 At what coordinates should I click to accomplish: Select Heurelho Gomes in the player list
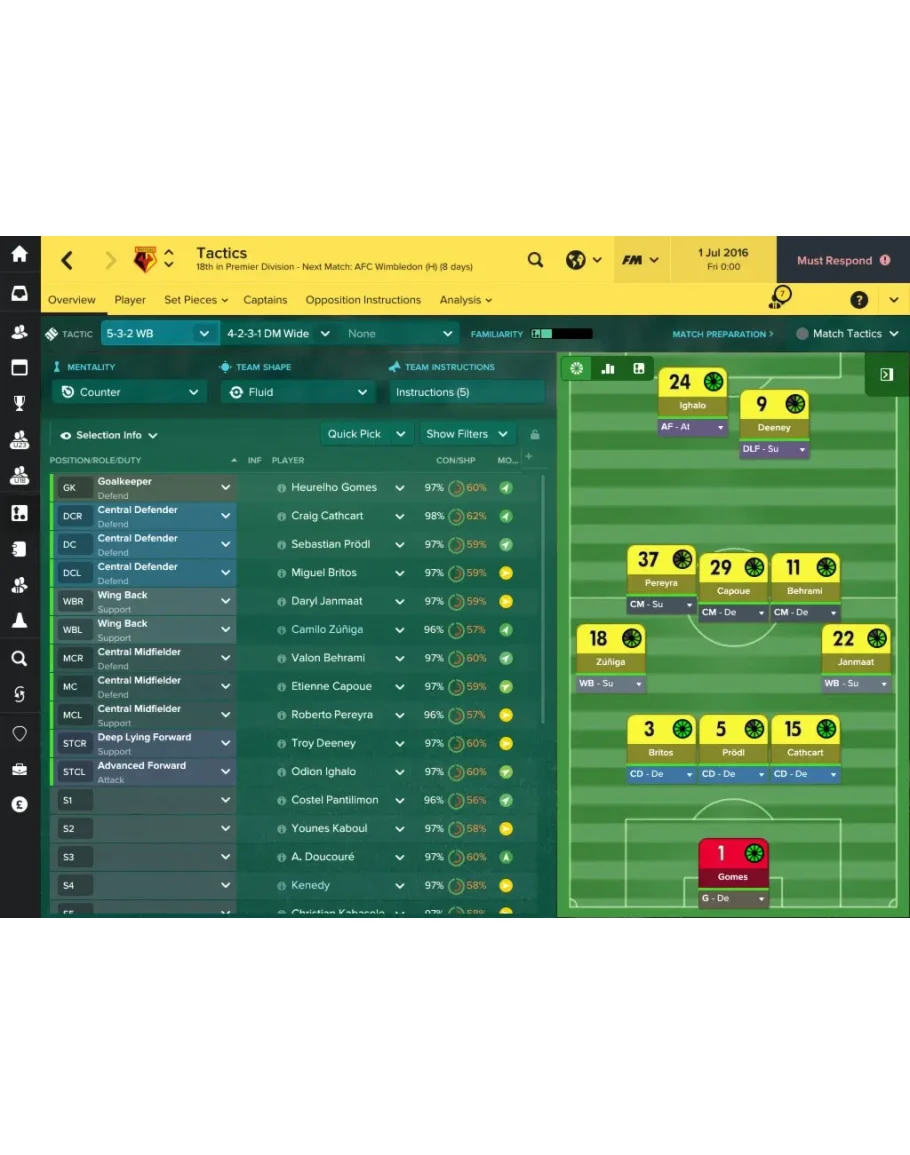pyautogui.click(x=334, y=488)
